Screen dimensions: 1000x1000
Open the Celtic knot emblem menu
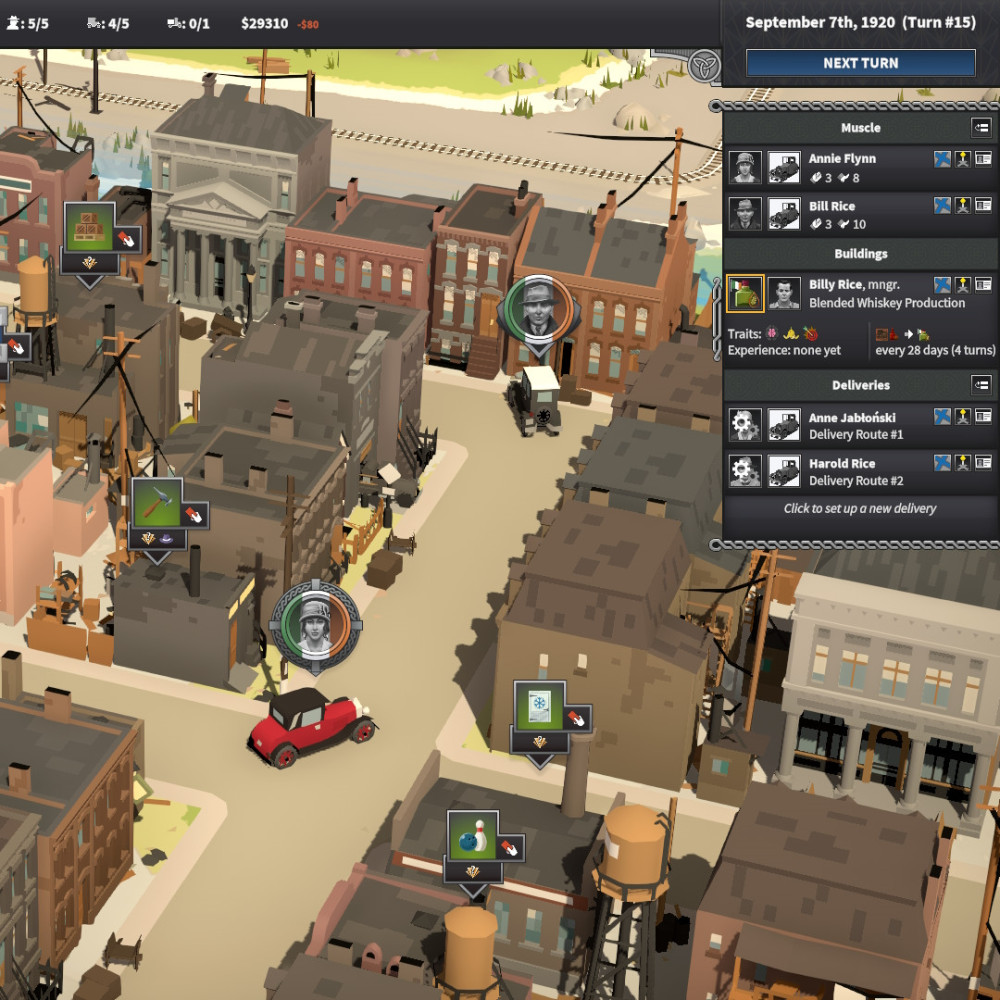pyautogui.click(x=704, y=67)
